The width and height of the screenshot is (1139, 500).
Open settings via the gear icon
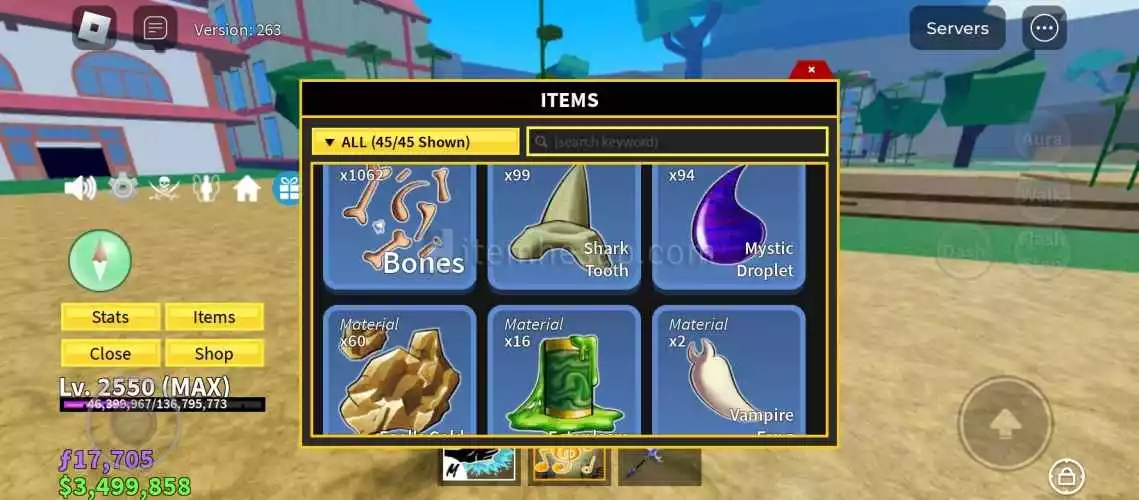point(122,188)
